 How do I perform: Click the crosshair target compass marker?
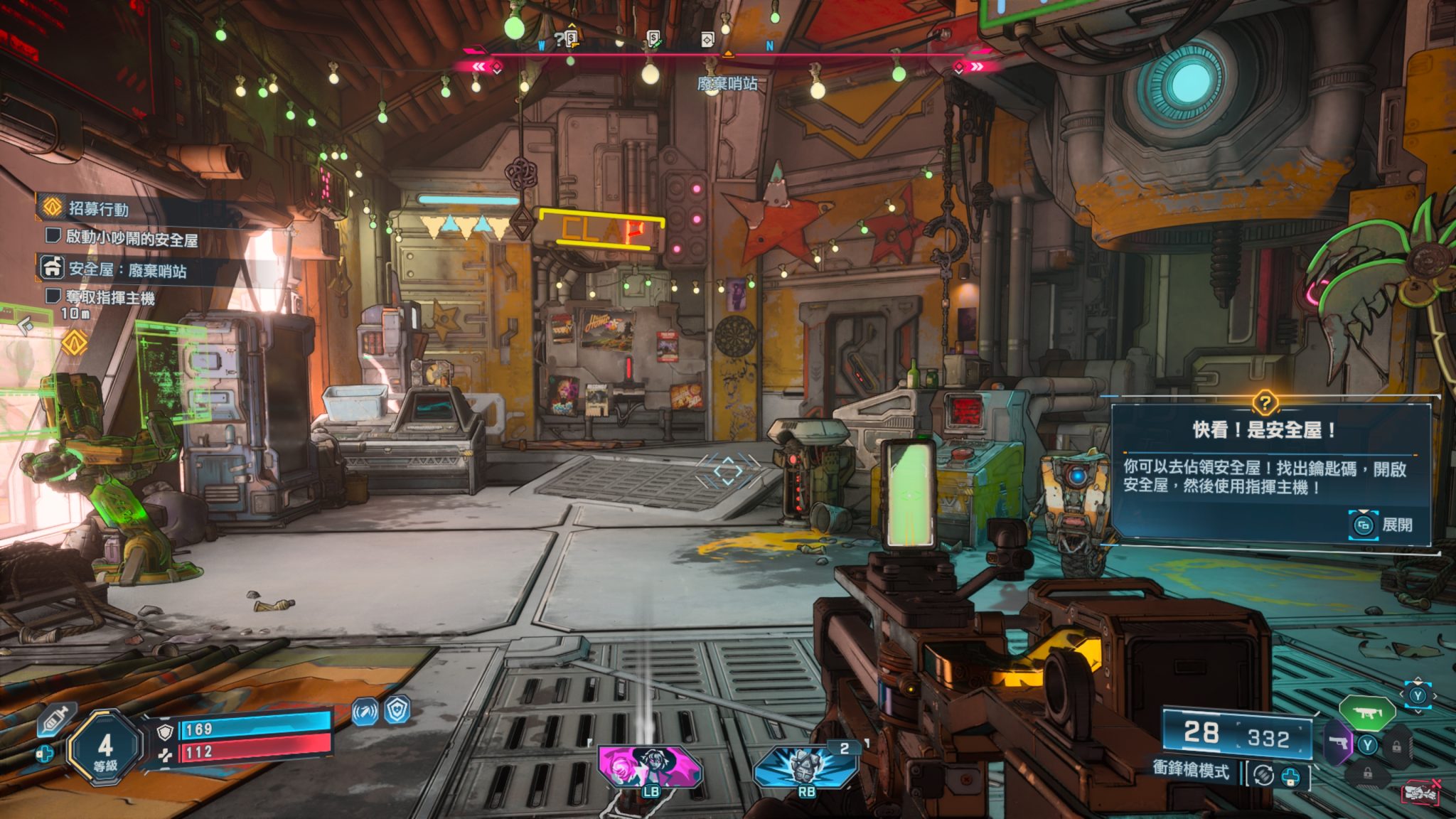point(707,40)
